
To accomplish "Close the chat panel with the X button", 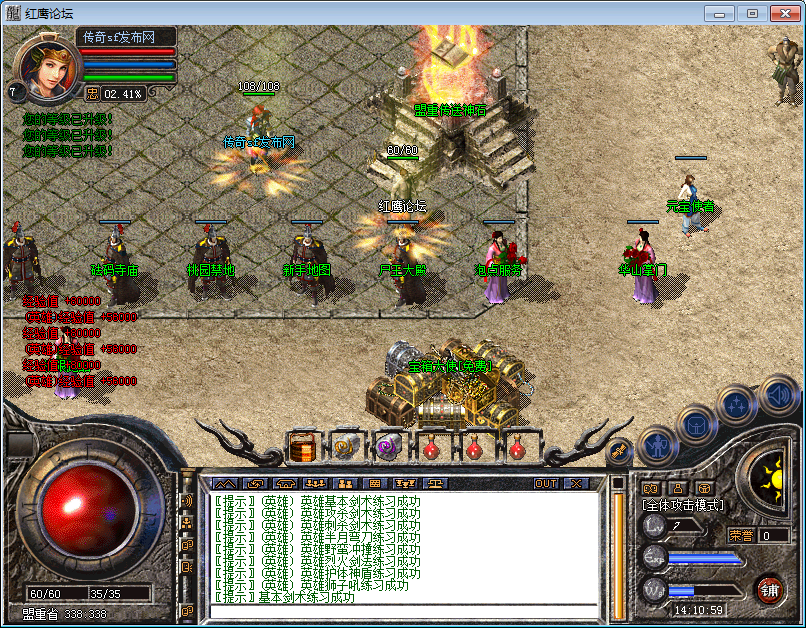I will point(575,483).
